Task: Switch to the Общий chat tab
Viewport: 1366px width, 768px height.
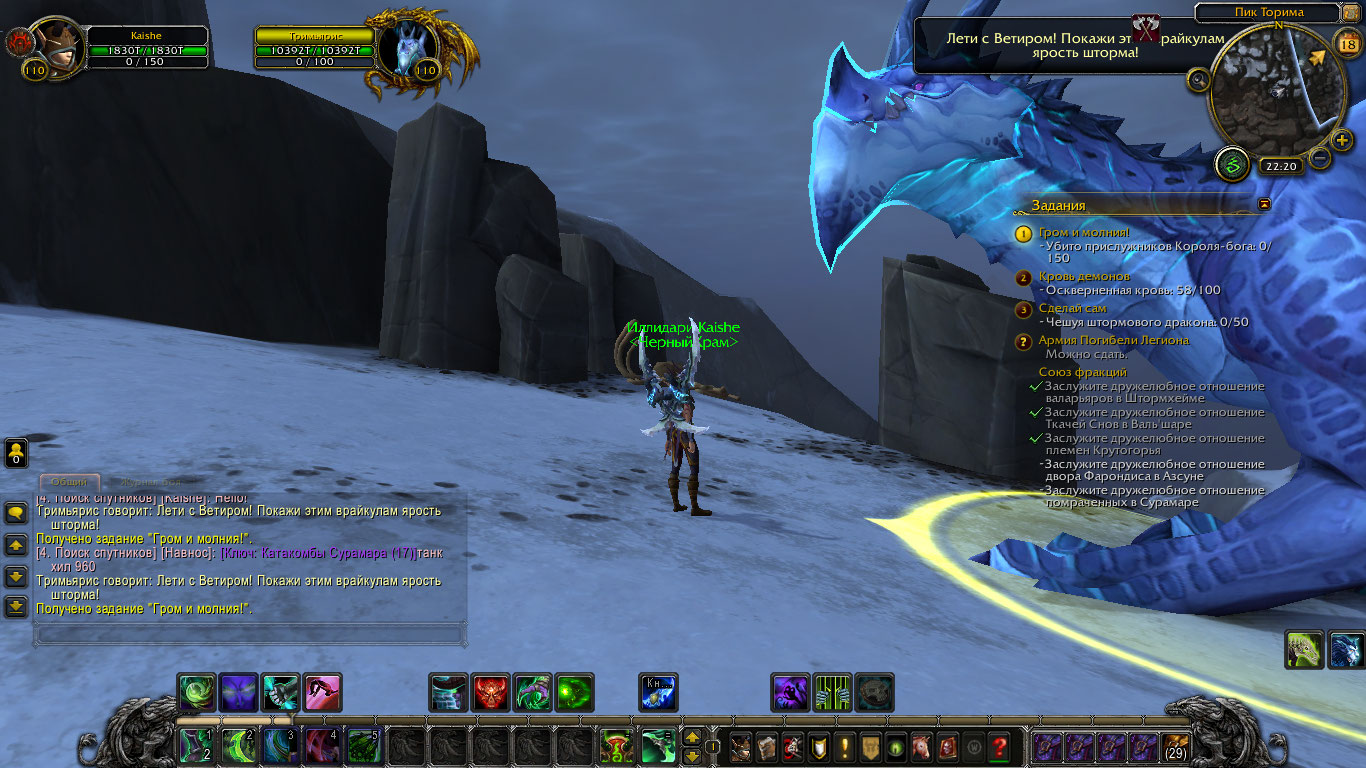Action: [x=69, y=482]
